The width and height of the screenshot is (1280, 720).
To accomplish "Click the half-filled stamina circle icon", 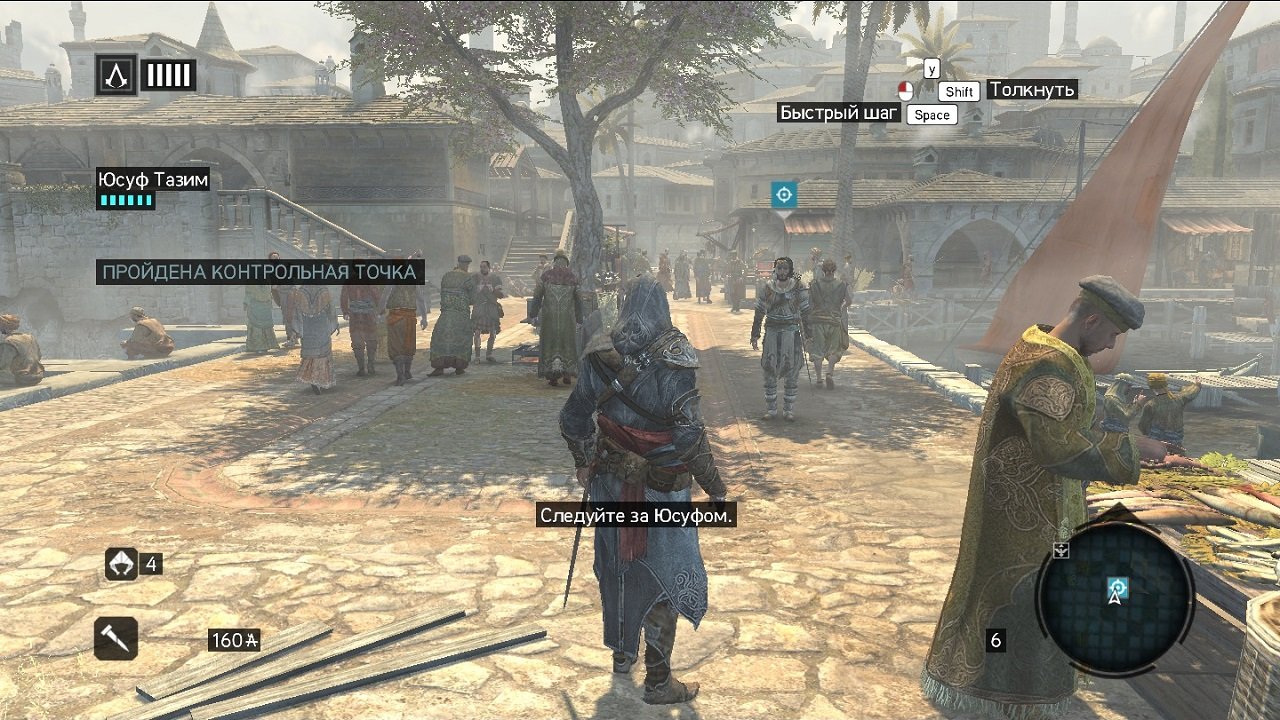I will [x=908, y=90].
